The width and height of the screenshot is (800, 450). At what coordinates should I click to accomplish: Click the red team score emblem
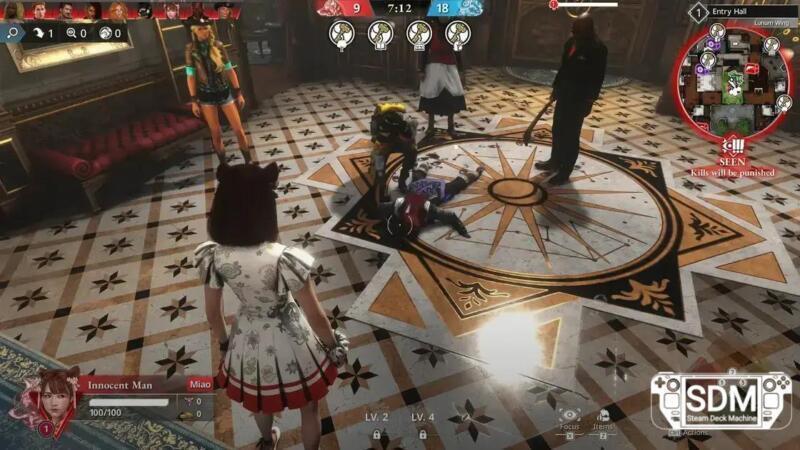334,8
